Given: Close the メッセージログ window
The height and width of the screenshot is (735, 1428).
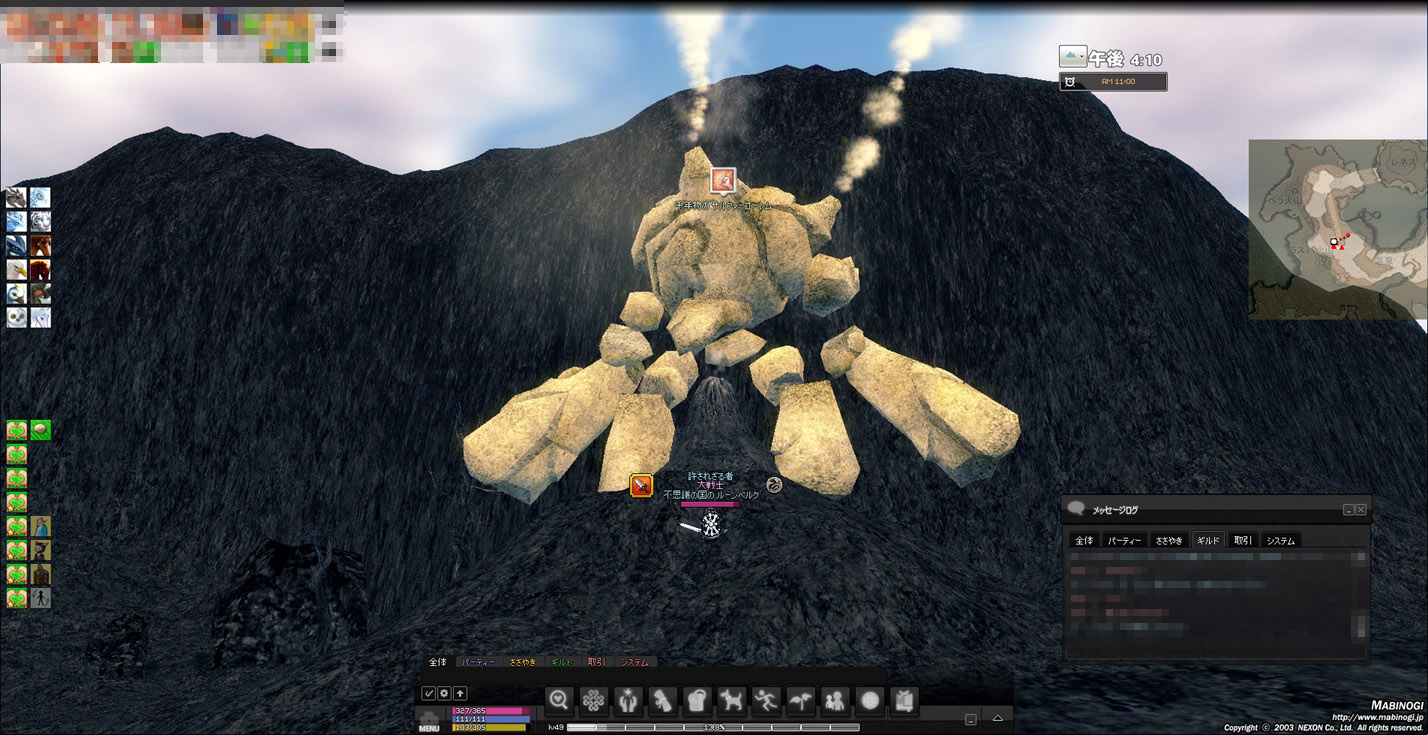Looking at the screenshot, I should [x=1361, y=510].
